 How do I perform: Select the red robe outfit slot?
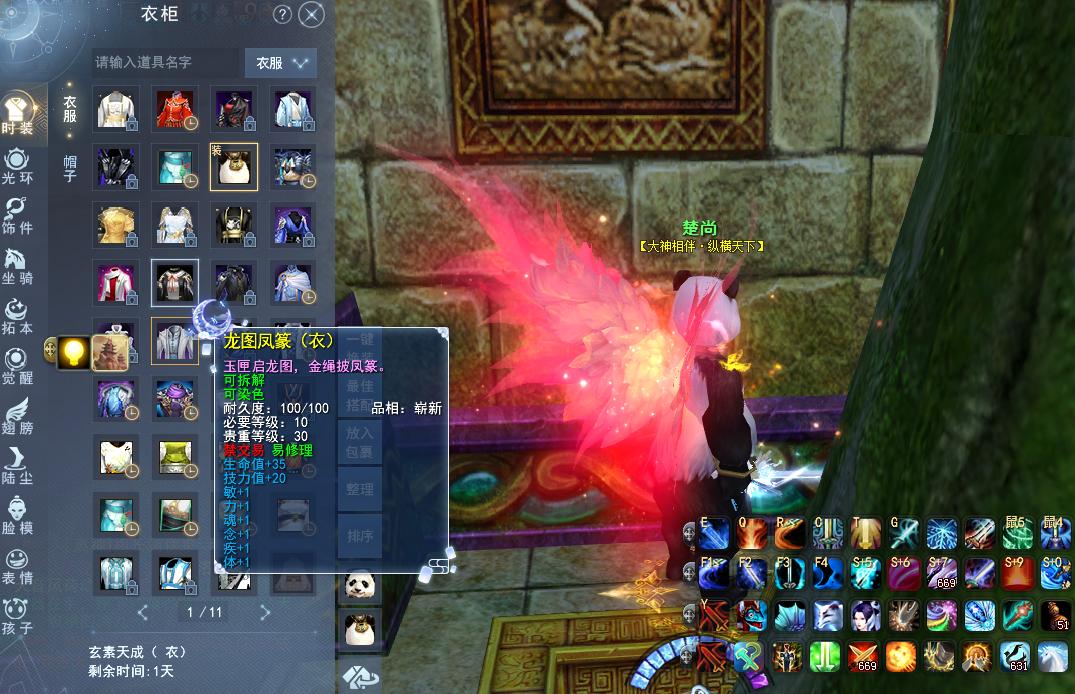pyautogui.click(x=174, y=109)
